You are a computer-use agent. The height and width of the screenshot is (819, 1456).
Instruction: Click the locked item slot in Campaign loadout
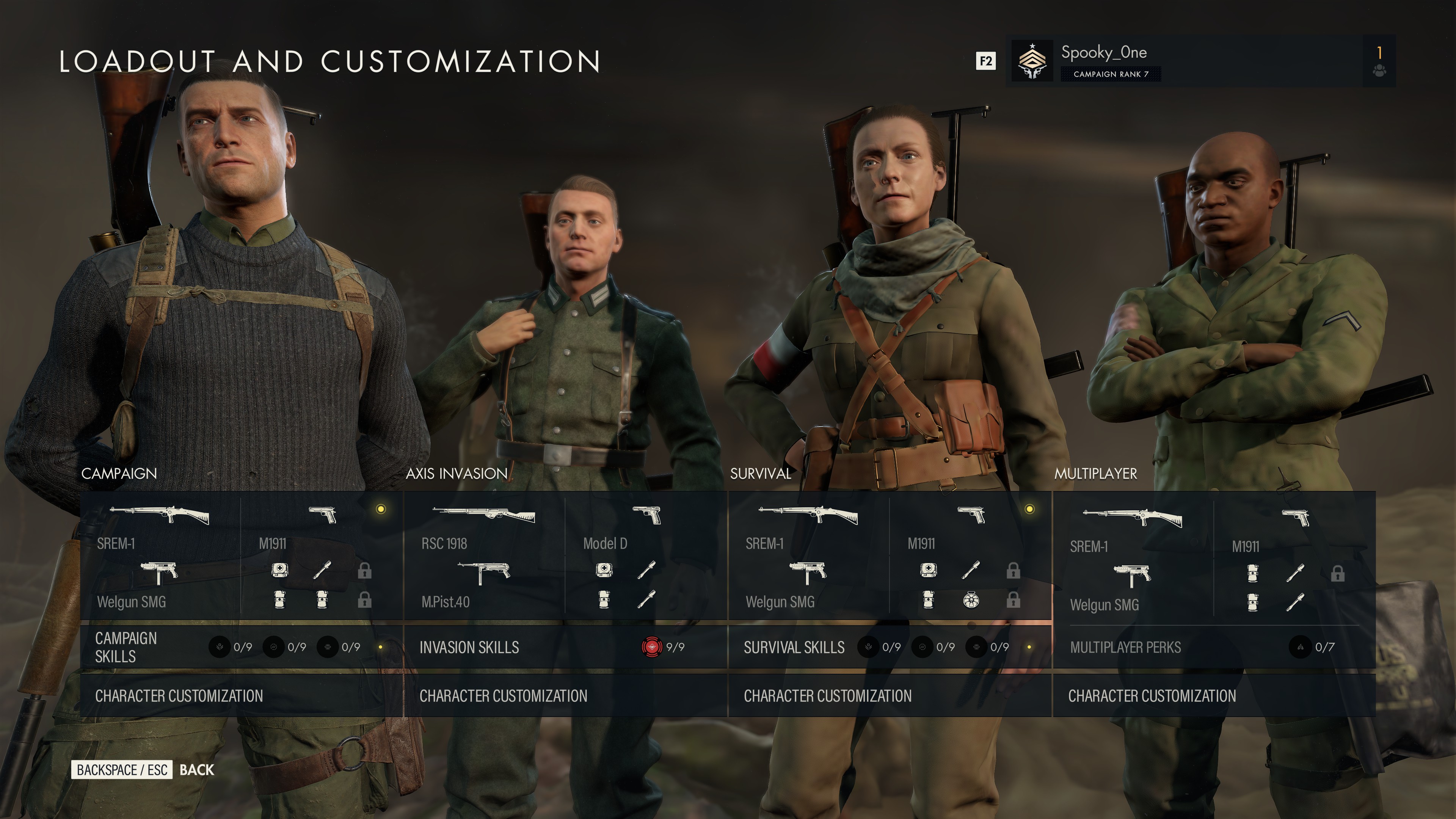coord(364,572)
